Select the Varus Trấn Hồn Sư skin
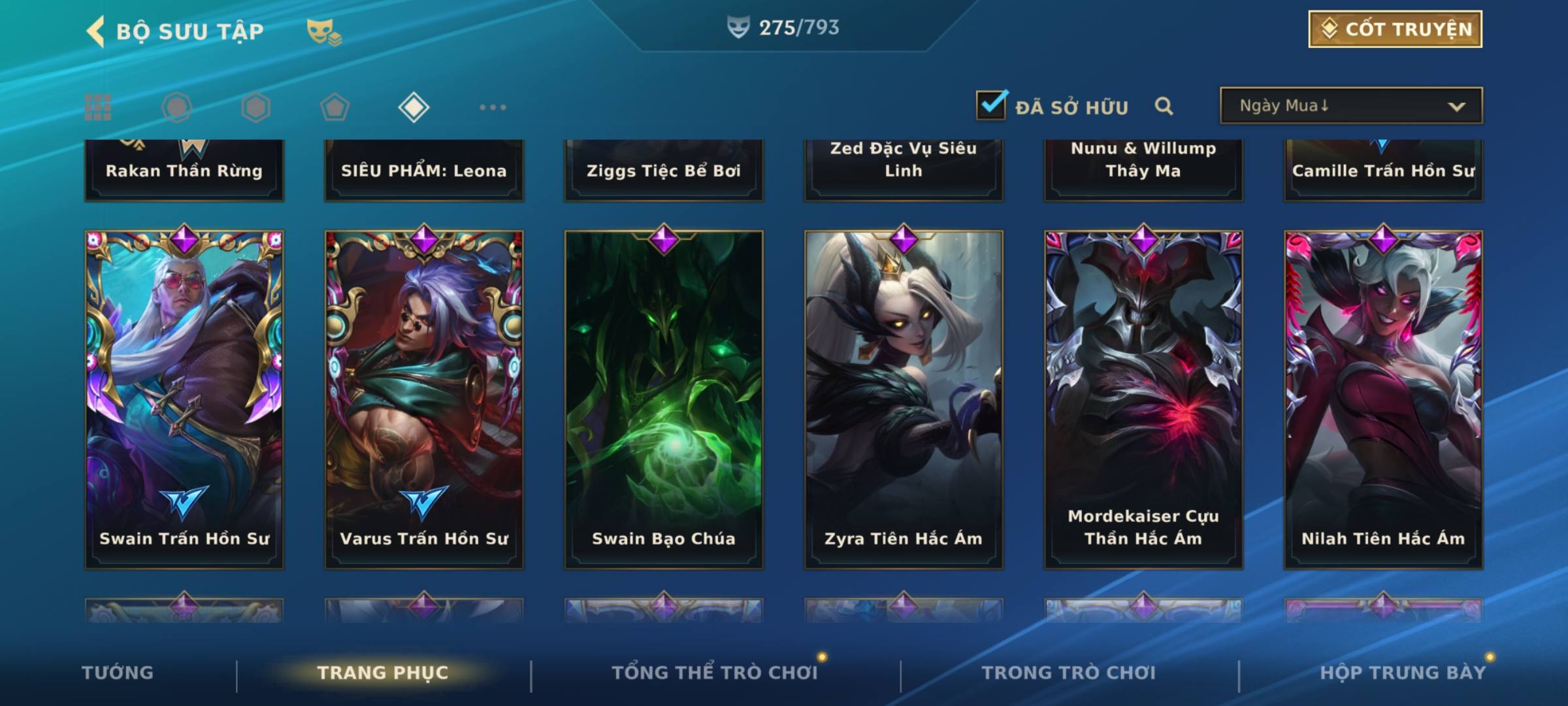This screenshot has height=706, width=1568. point(424,399)
